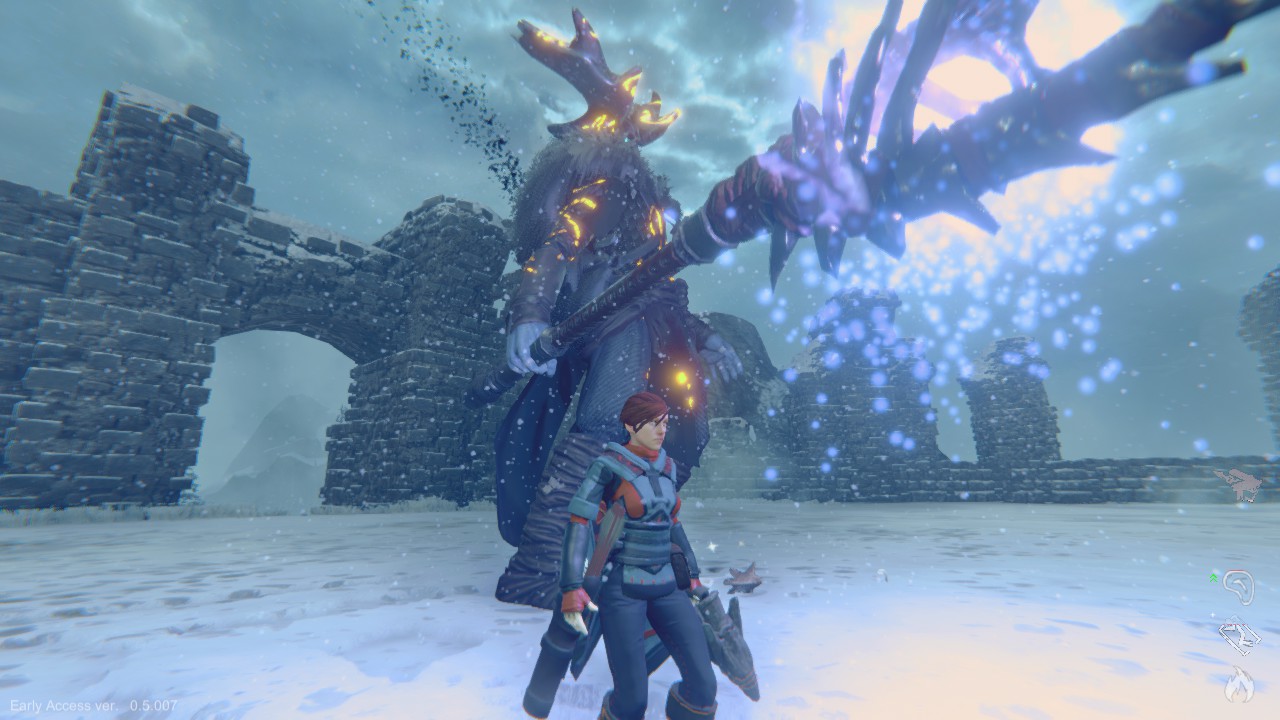Select the angled card-shaped status icon
Image resolution: width=1280 pixels, height=720 pixels.
coord(1239,636)
